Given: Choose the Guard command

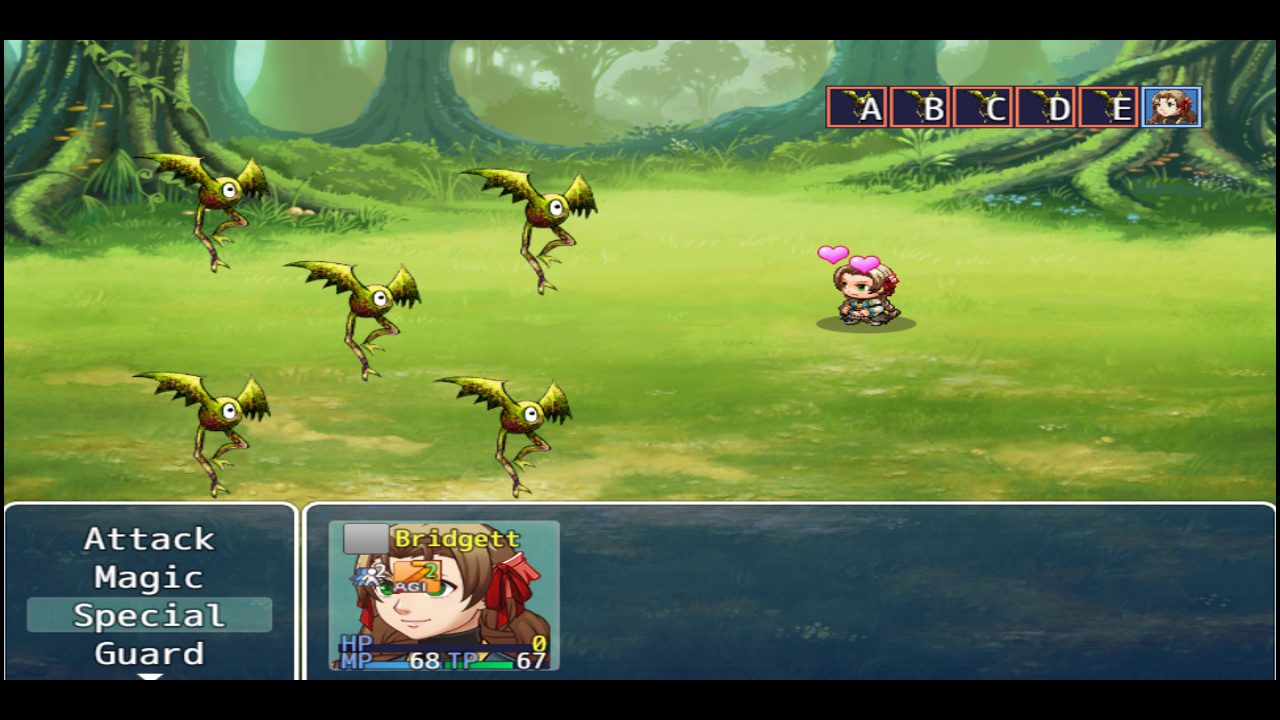Looking at the screenshot, I should (148, 653).
